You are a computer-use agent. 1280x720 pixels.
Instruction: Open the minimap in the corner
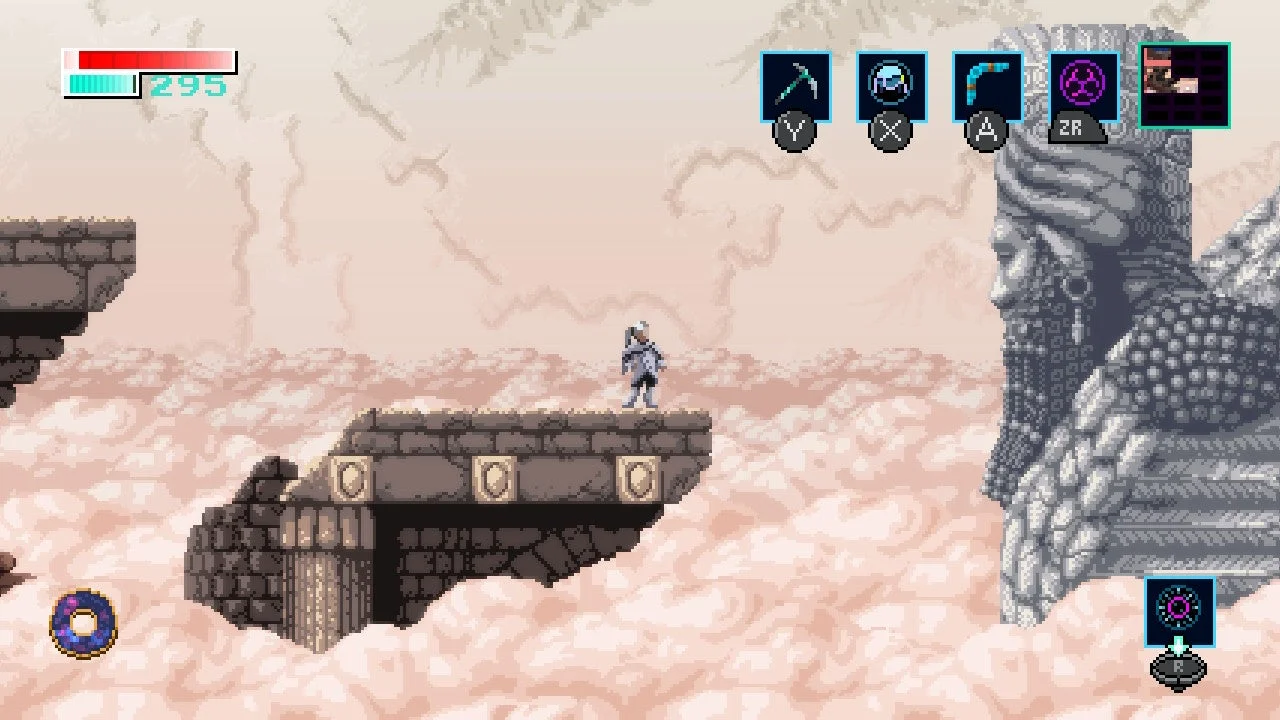coord(1185,86)
